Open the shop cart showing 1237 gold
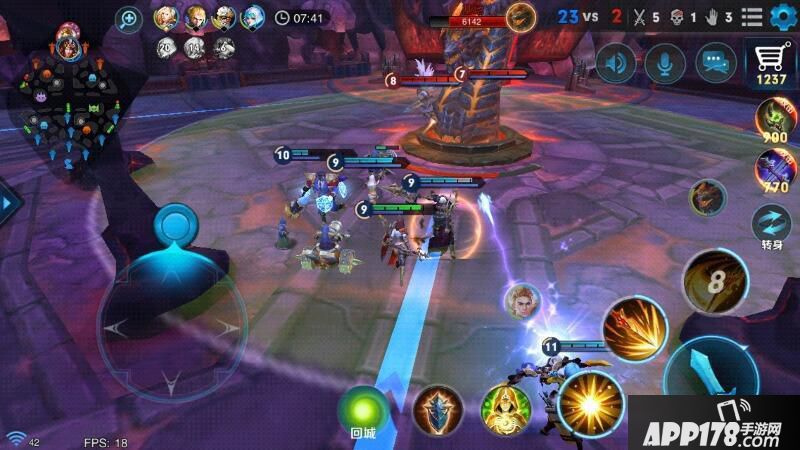The width and height of the screenshot is (800, 450). coord(770,63)
